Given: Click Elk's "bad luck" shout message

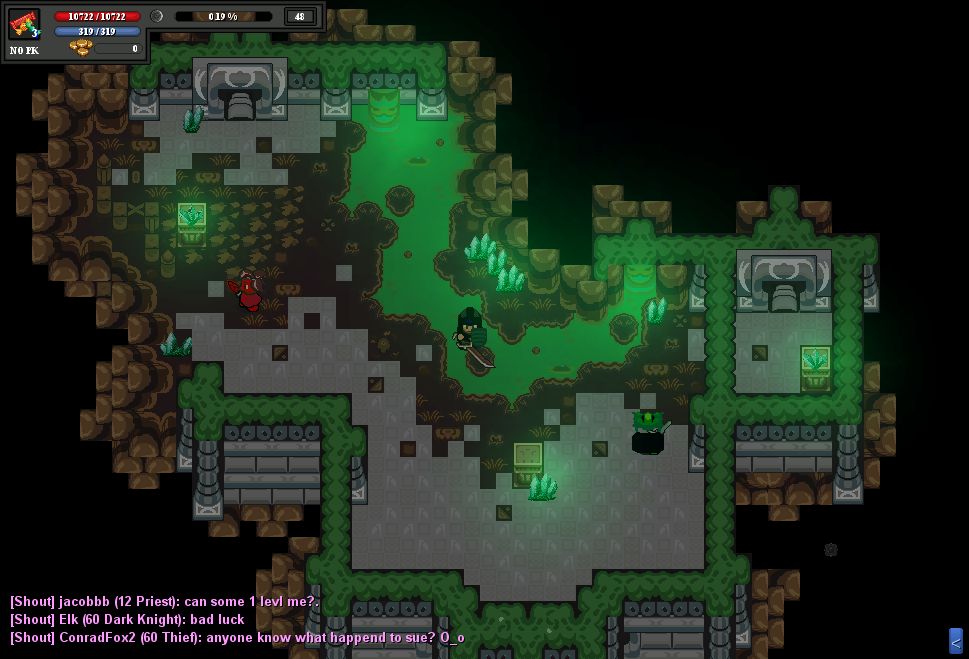Looking at the screenshot, I should tap(127, 619).
